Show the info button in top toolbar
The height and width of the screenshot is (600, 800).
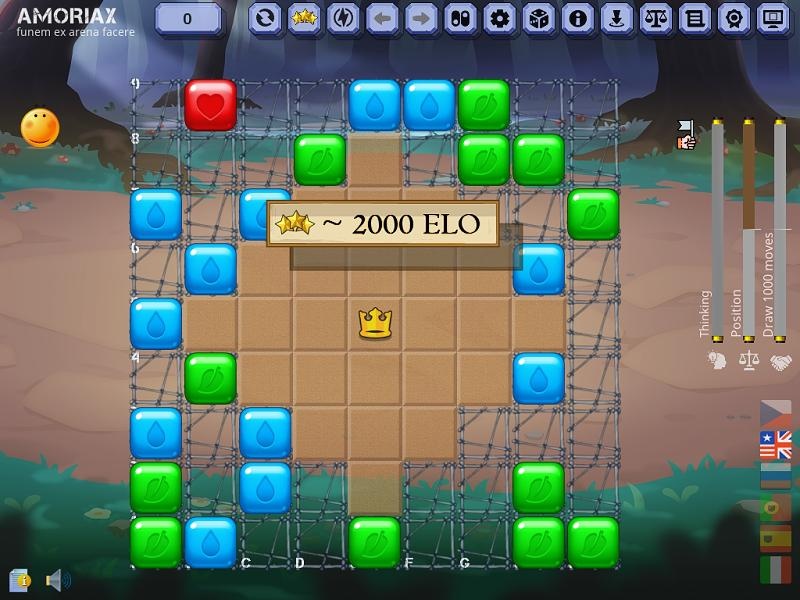[x=577, y=18]
